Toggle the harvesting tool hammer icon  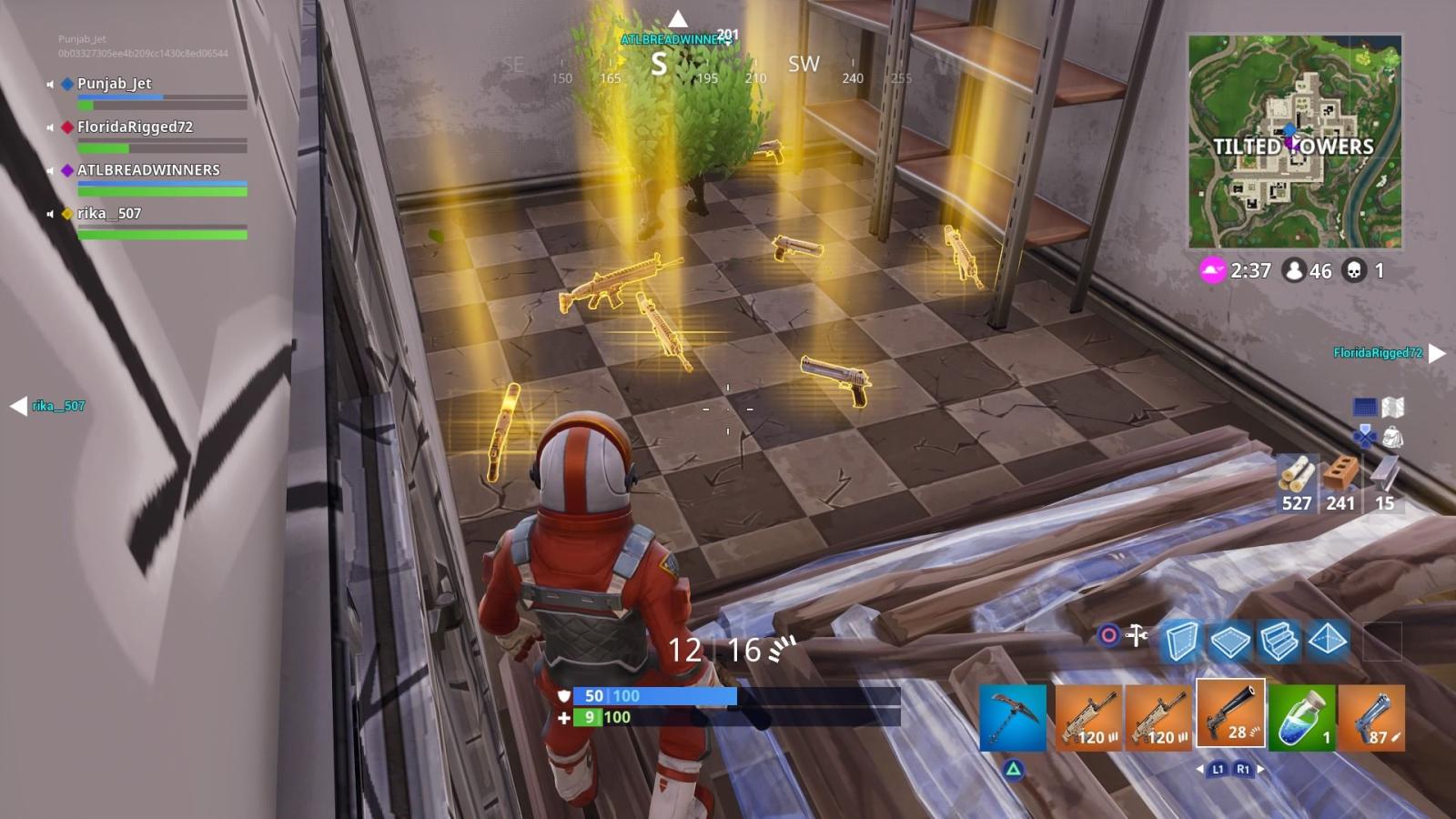(1137, 637)
